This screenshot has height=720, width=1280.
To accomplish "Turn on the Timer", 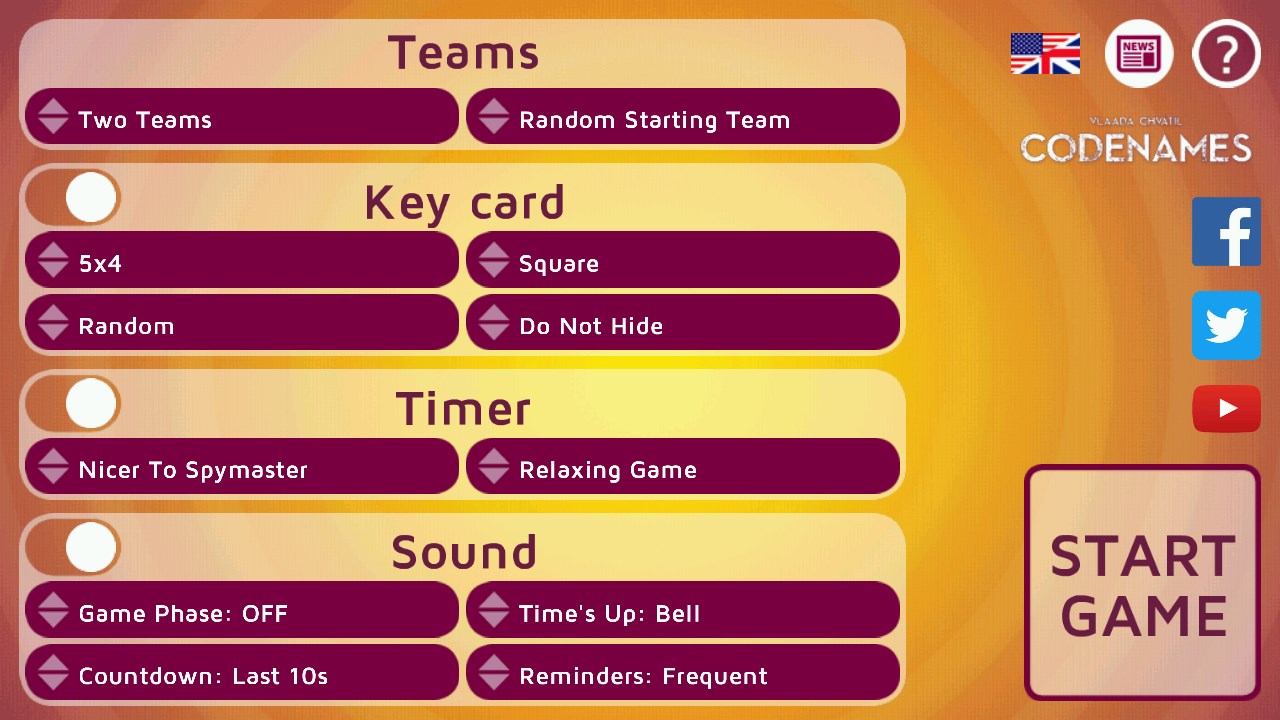I will pyautogui.click(x=72, y=404).
